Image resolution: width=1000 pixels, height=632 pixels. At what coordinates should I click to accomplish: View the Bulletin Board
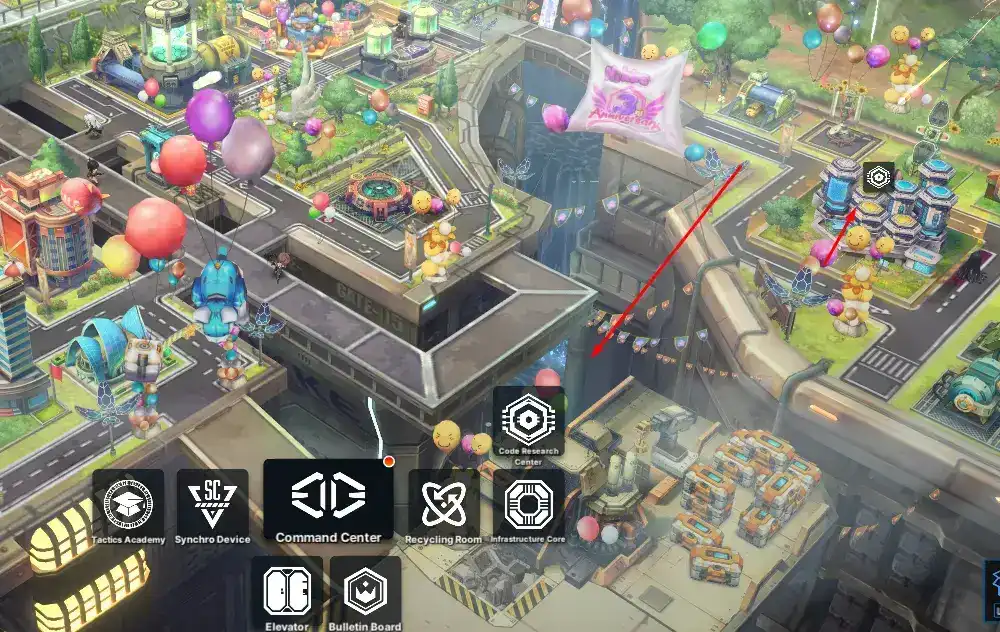[x=365, y=592]
